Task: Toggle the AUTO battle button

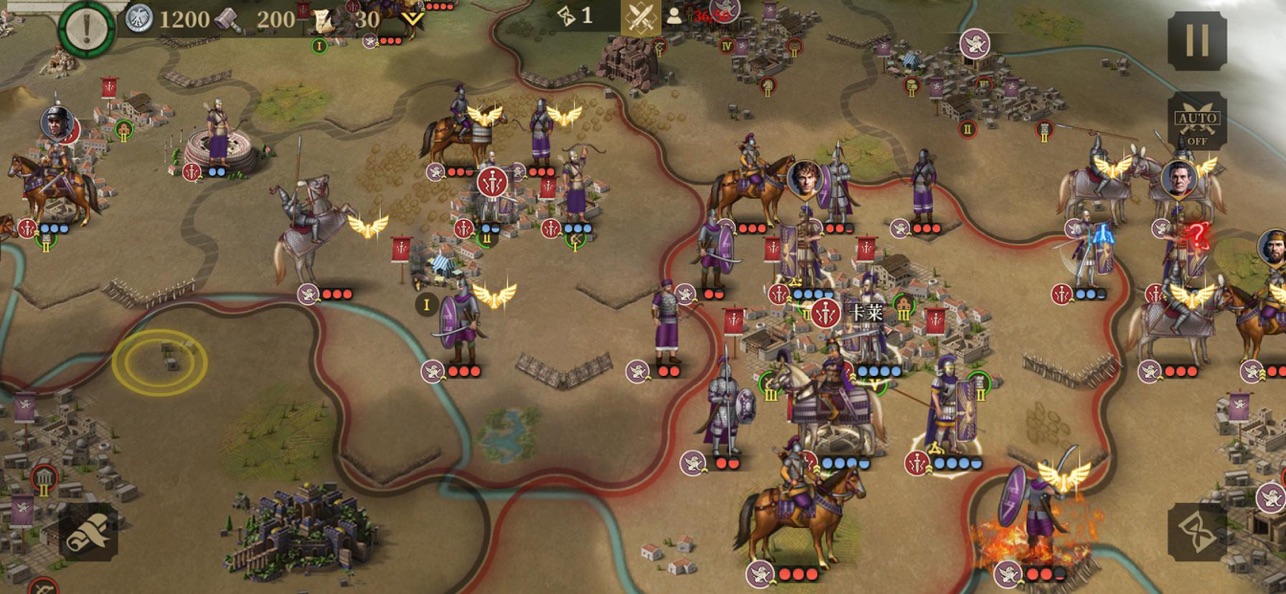Action: [1196, 121]
